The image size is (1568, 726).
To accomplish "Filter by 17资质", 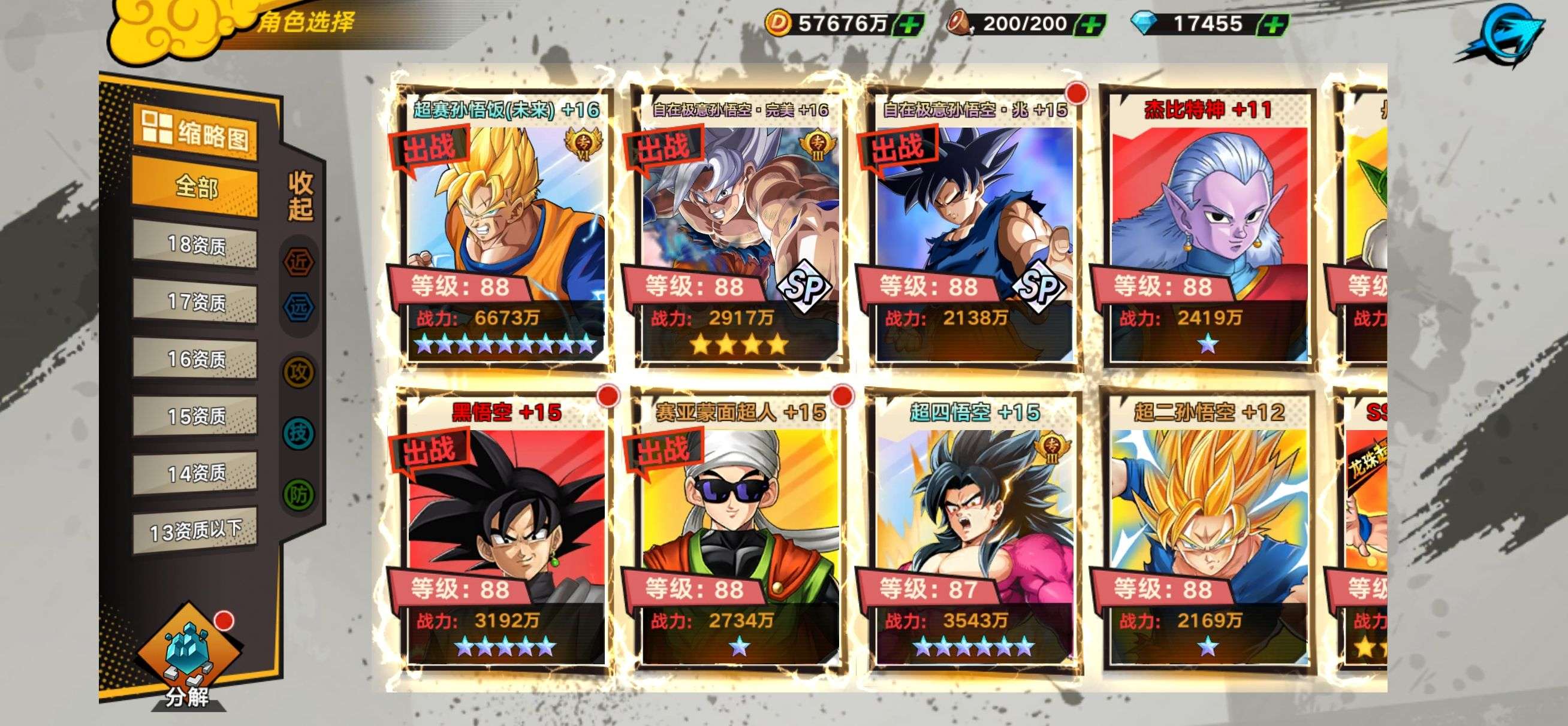I will [x=195, y=302].
